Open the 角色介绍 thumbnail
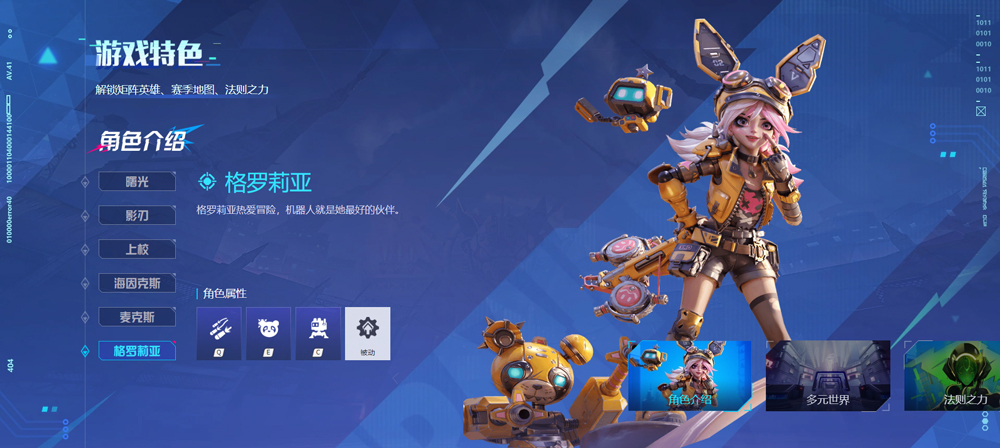 690,375
